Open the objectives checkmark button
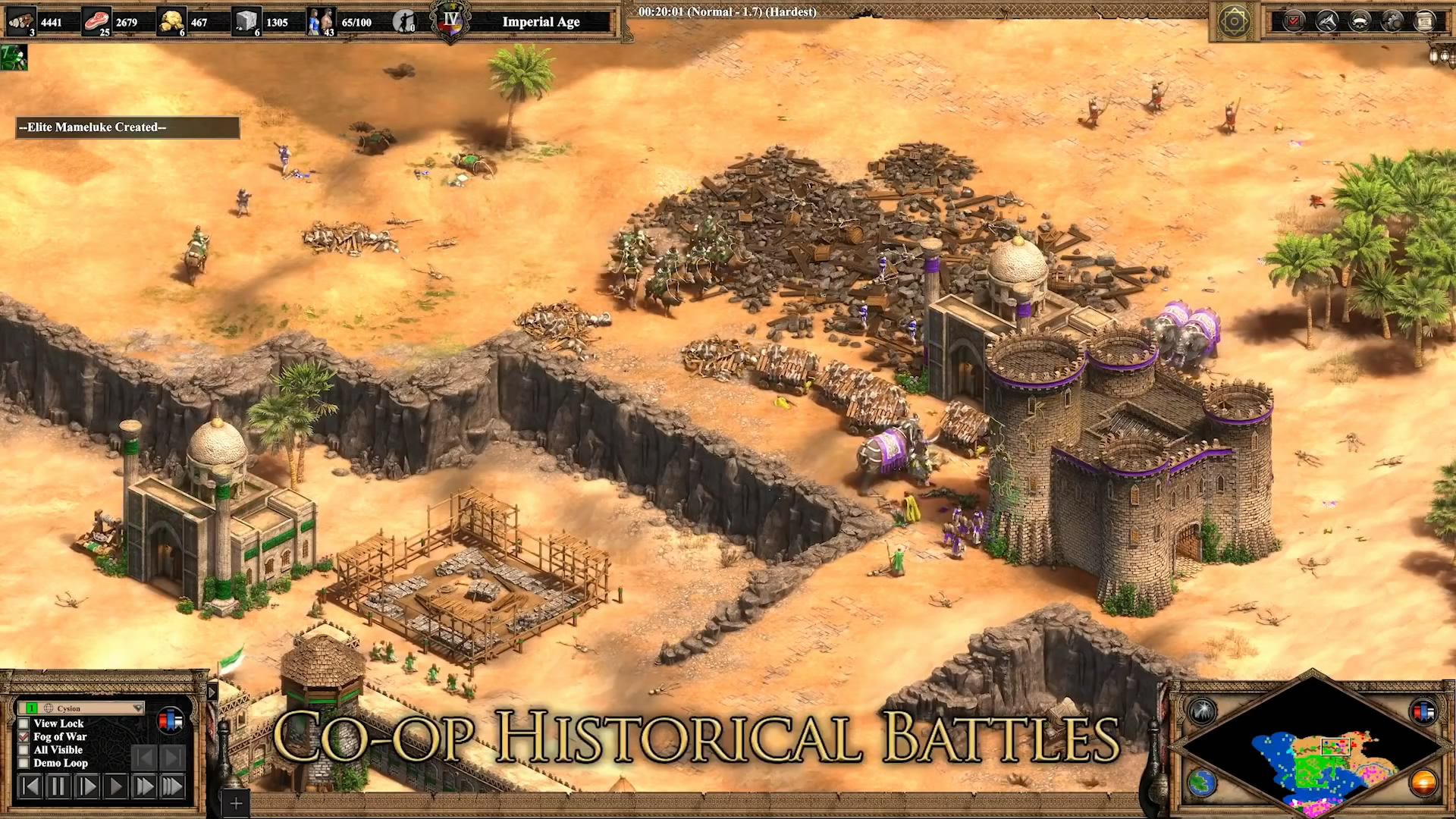 (1294, 20)
